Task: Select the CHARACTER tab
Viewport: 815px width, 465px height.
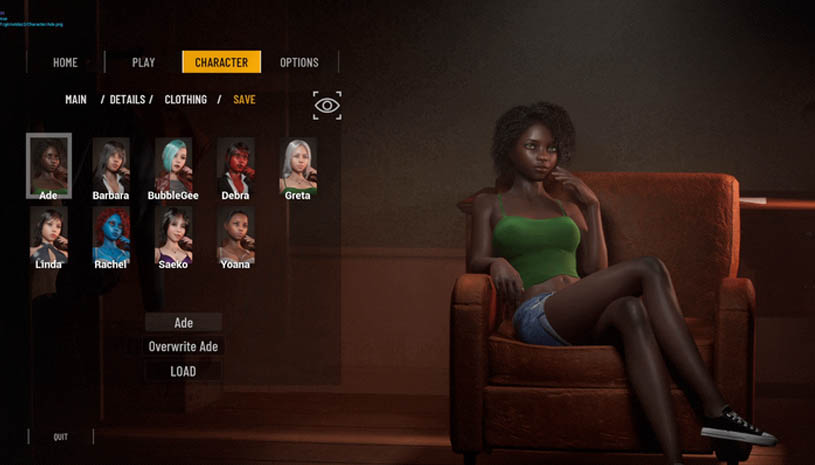Action: pyautogui.click(x=221, y=62)
